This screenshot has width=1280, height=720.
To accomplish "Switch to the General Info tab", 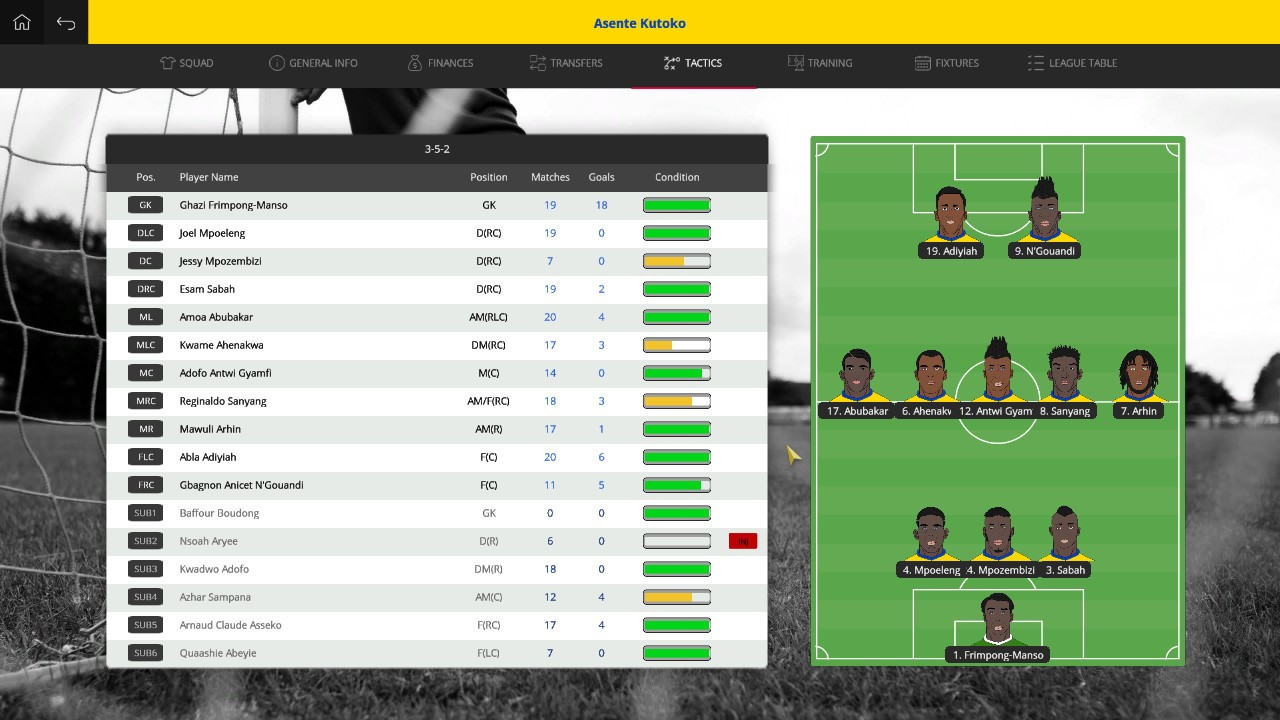I will (313, 62).
